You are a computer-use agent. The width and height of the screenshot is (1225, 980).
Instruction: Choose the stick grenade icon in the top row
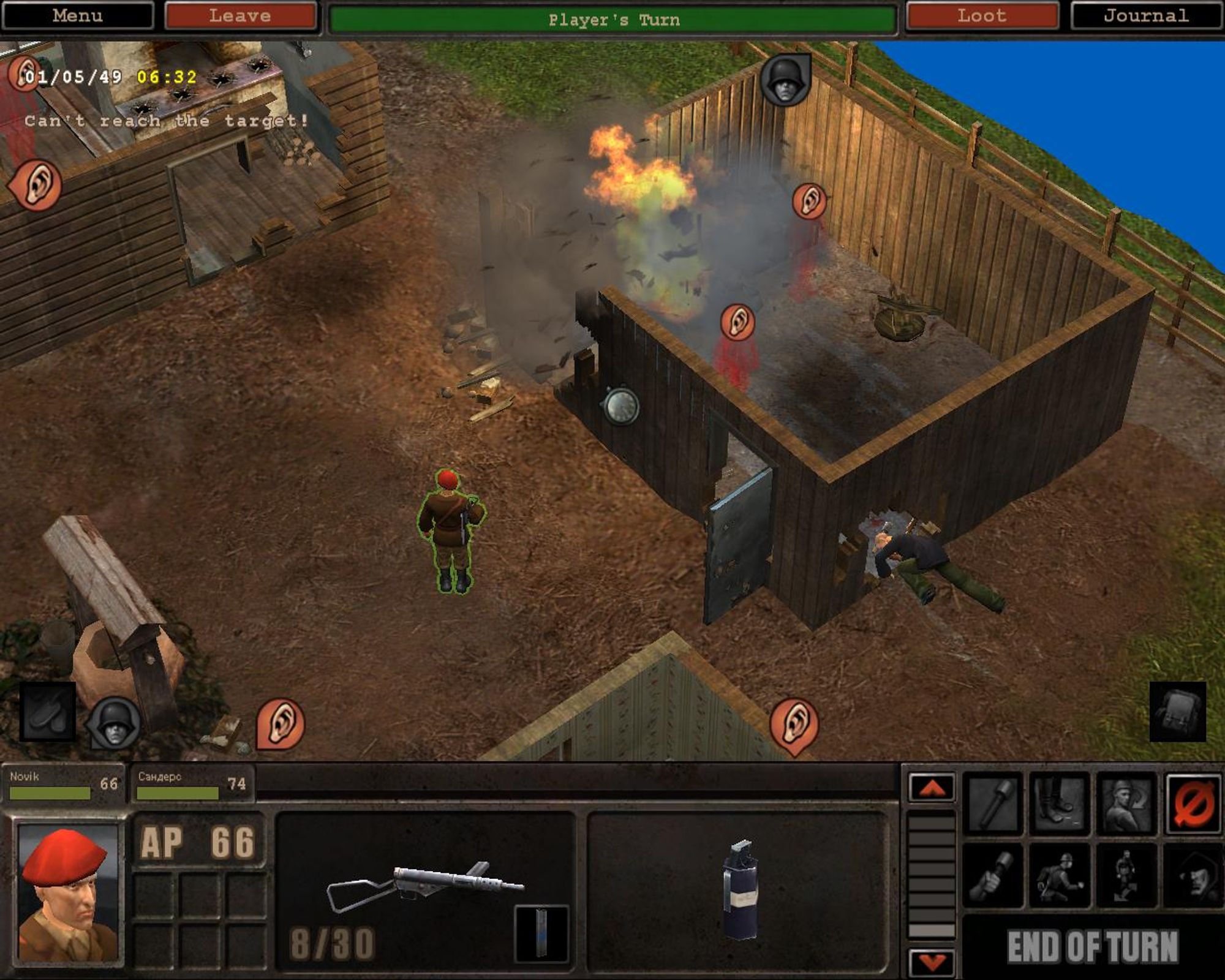[x=993, y=804]
